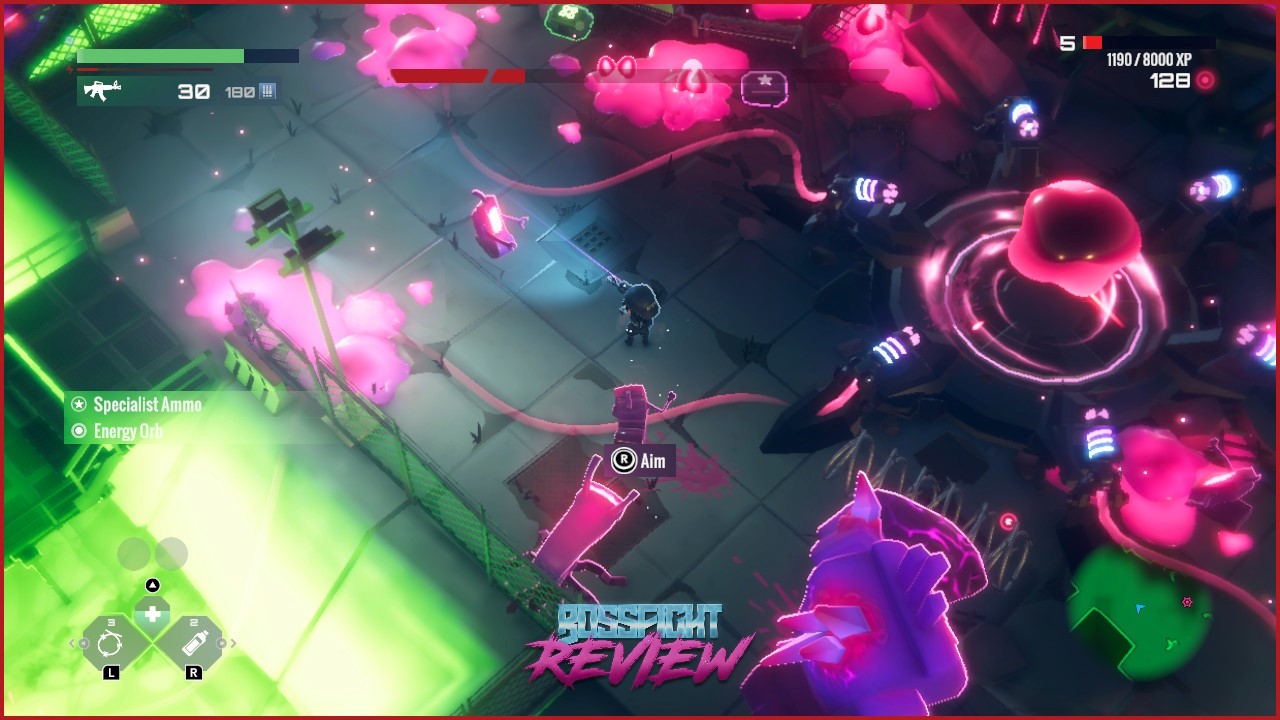1280x720 pixels.
Task: Cycle gadgets with the right arrow
Action: click(234, 643)
